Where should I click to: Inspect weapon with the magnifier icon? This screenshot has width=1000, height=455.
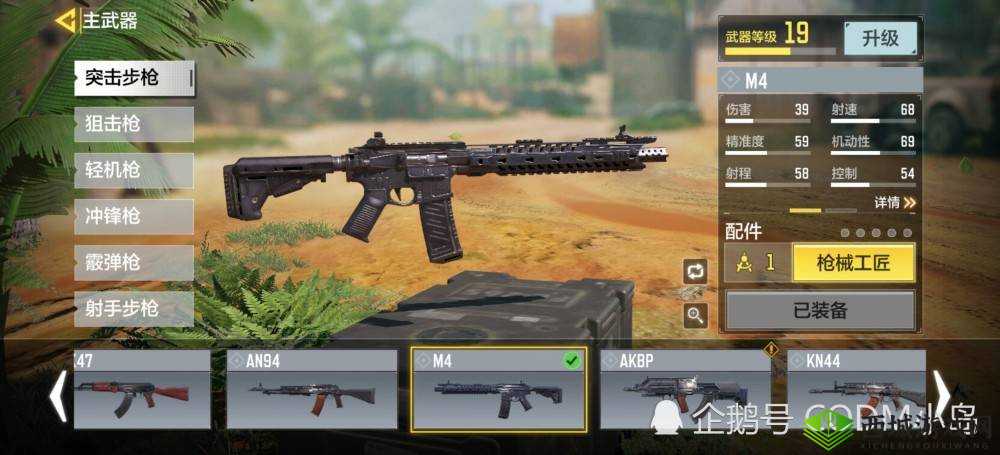pyautogui.click(x=695, y=315)
